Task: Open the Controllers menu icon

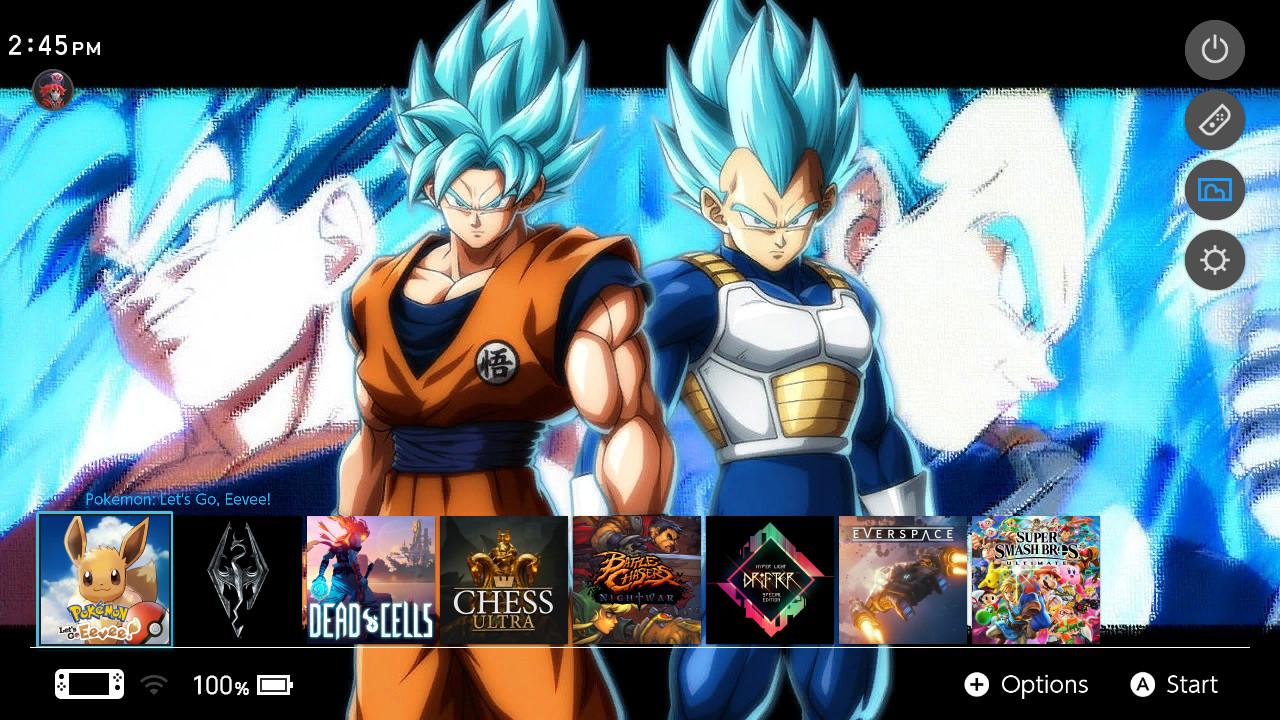Action: [x=1214, y=120]
